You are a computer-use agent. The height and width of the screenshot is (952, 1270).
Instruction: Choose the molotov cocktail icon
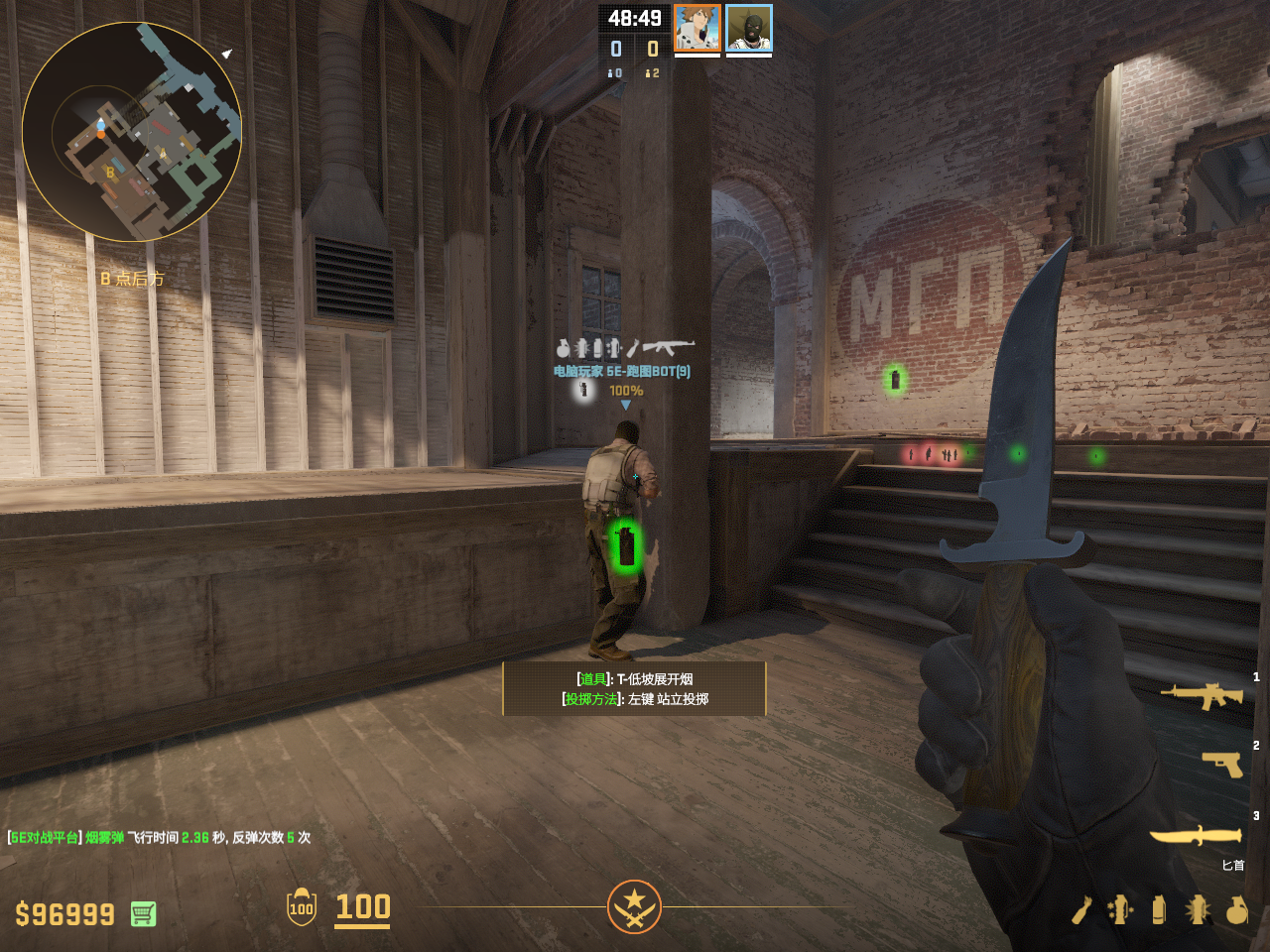pos(1081,909)
